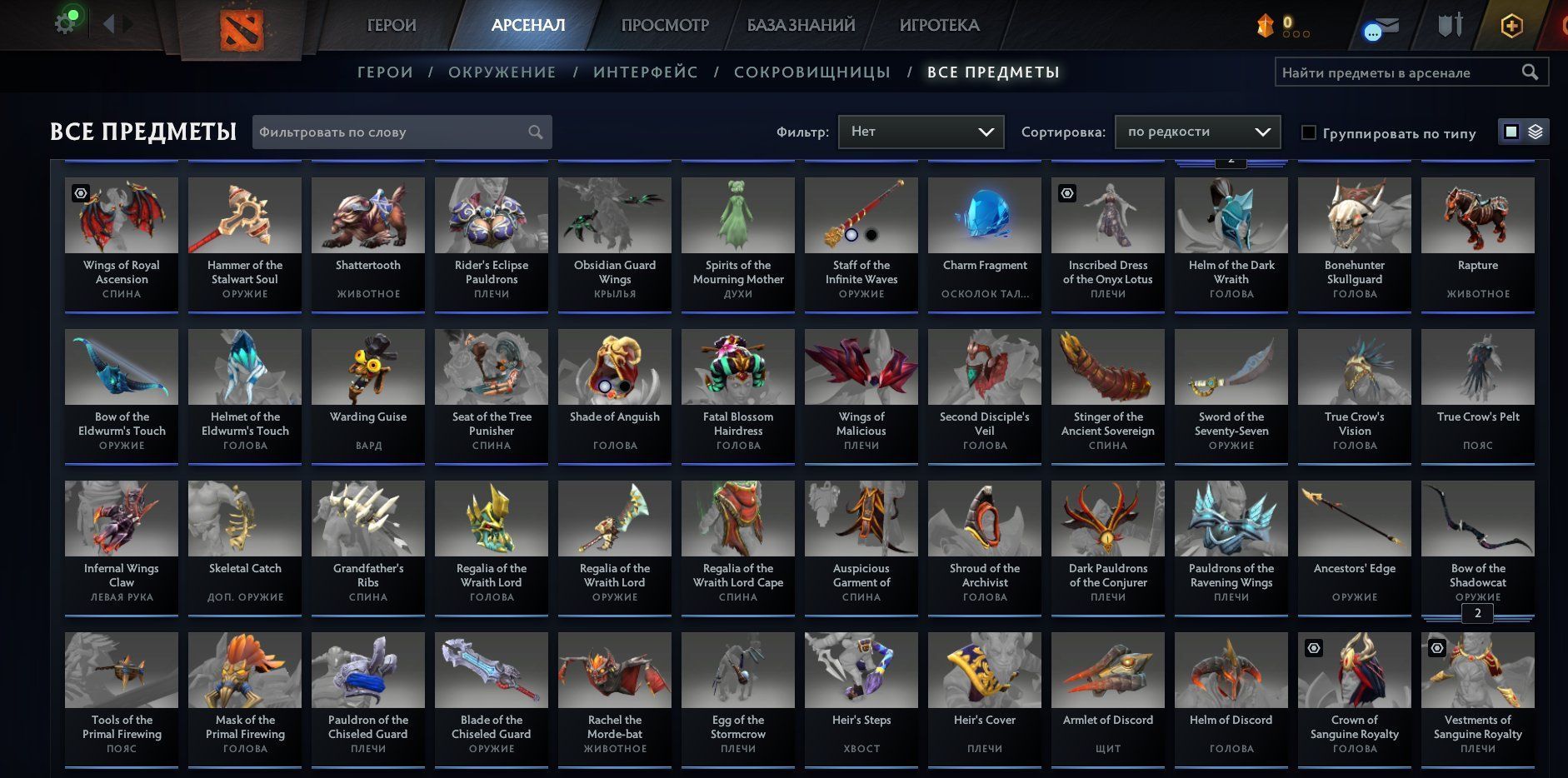The width and height of the screenshot is (1568, 778).
Task: Select Warding Guise ward item
Action: point(368,393)
